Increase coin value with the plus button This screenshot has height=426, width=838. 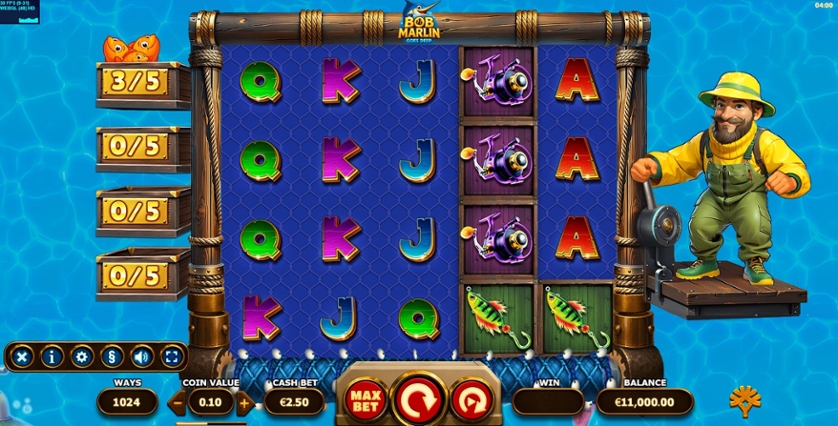244,404
